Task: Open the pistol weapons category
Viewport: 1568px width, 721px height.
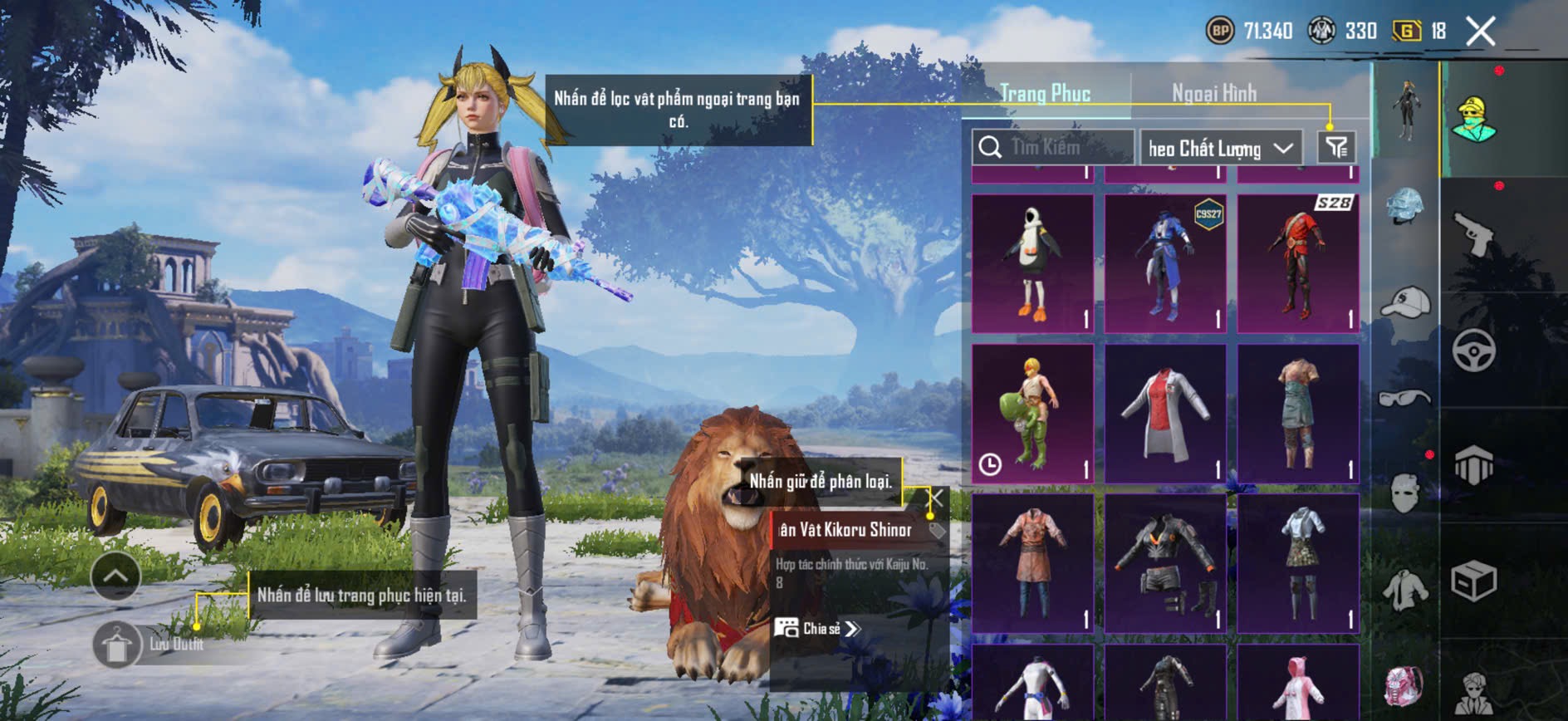Action: [1473, 234]
